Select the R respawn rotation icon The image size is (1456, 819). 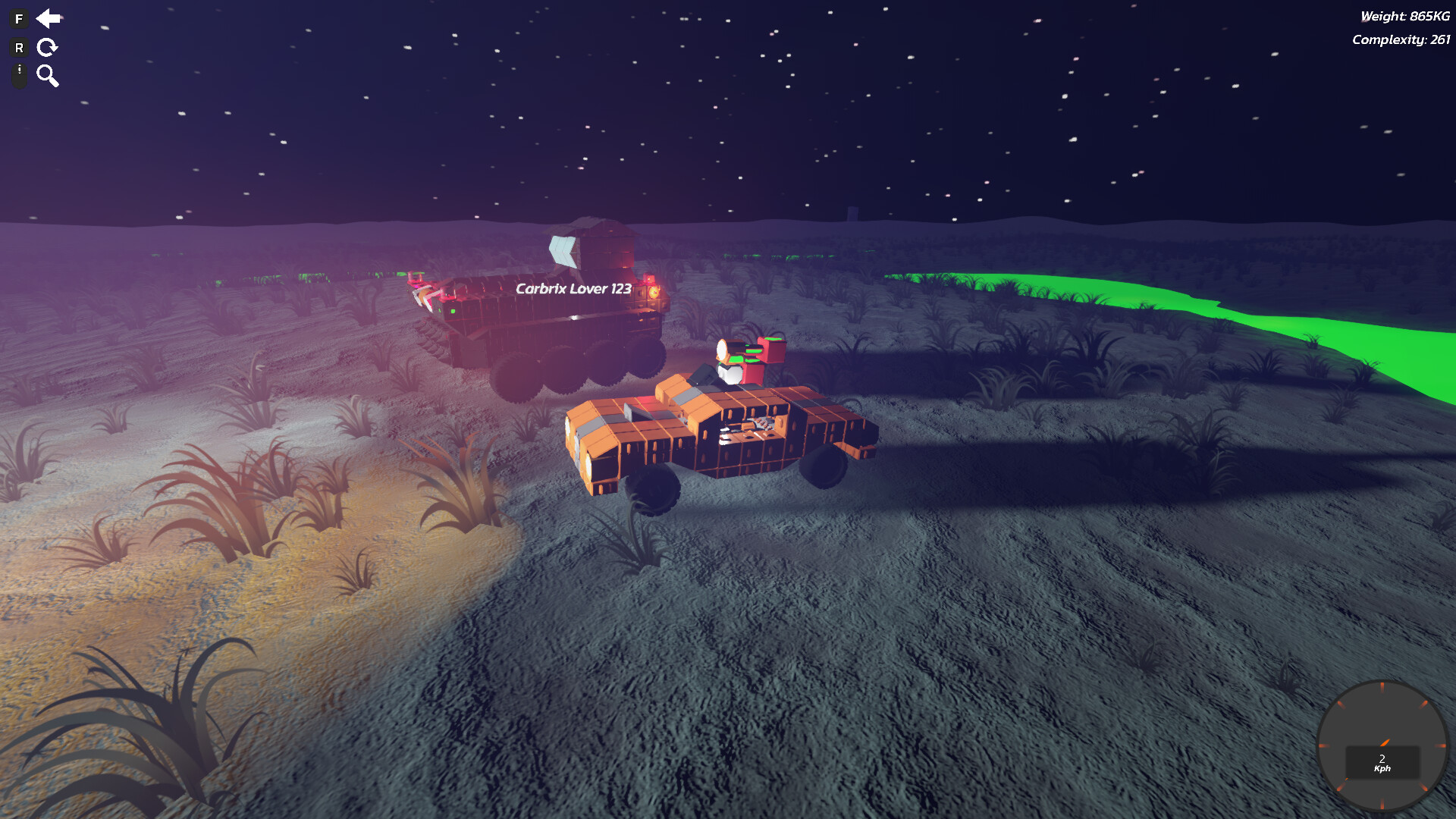click(47, 47)
